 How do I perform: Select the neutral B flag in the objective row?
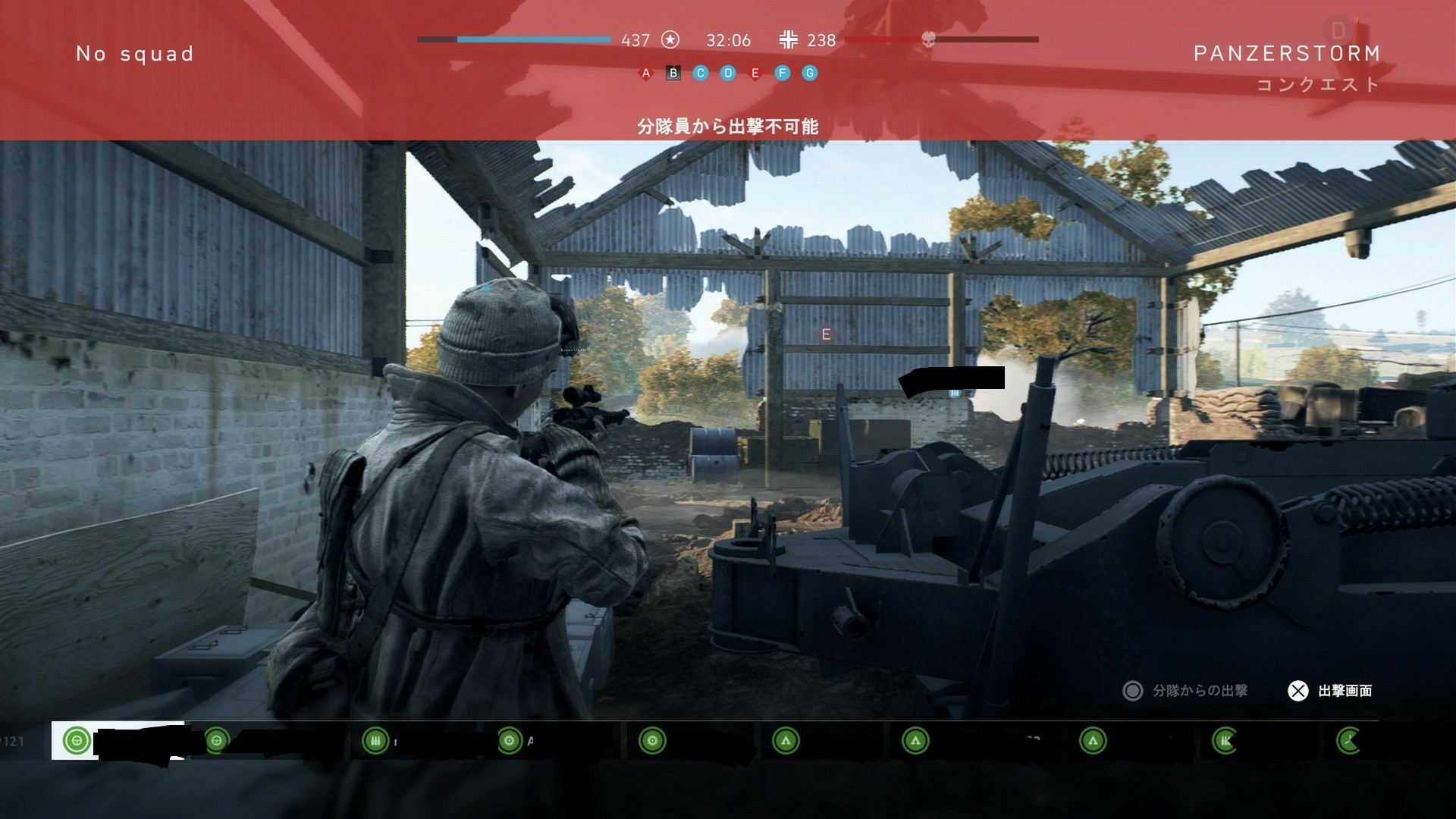673,74
